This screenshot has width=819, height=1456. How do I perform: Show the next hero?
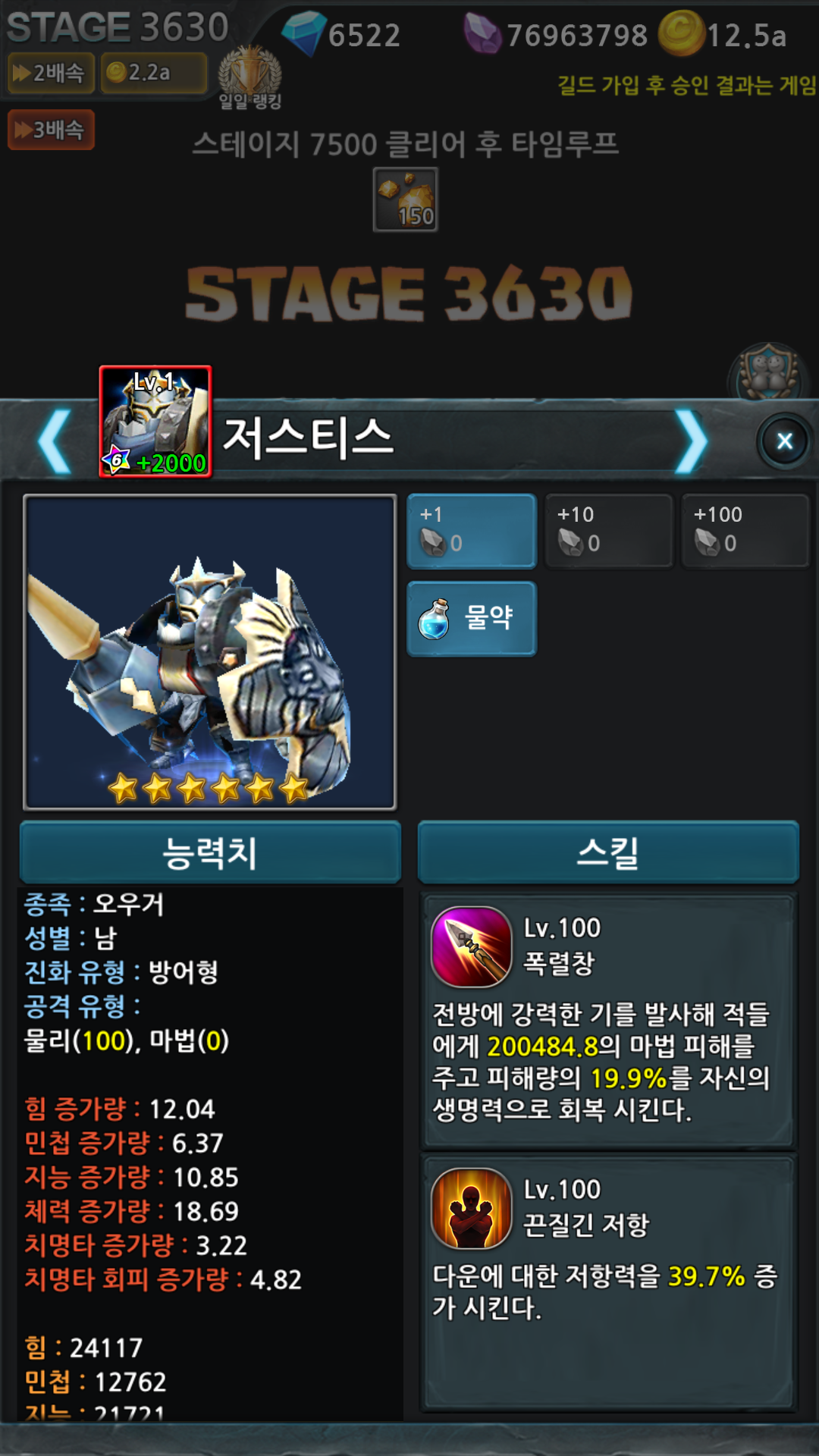click(691, 441)
